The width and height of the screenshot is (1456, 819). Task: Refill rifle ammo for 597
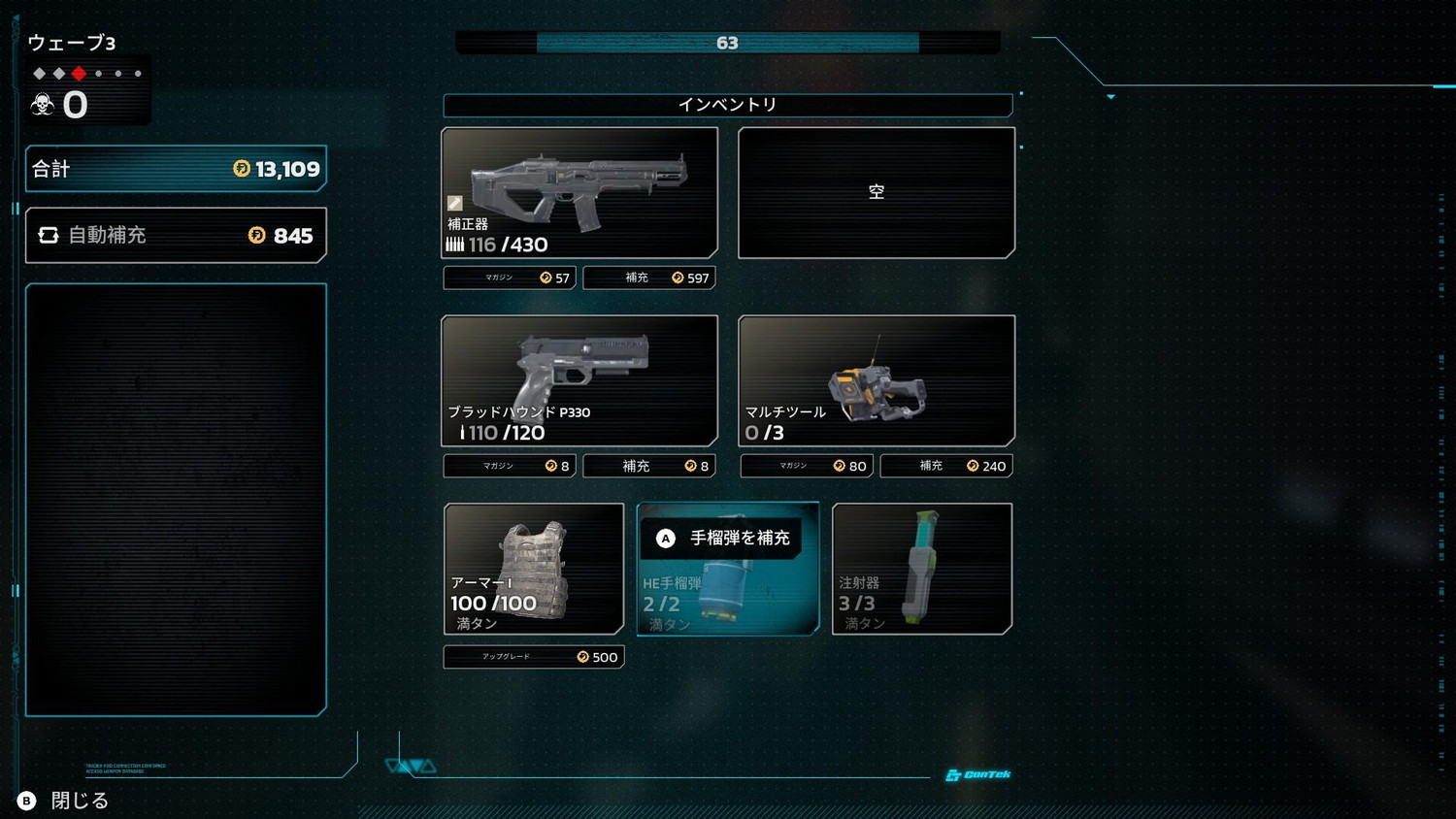649,278
